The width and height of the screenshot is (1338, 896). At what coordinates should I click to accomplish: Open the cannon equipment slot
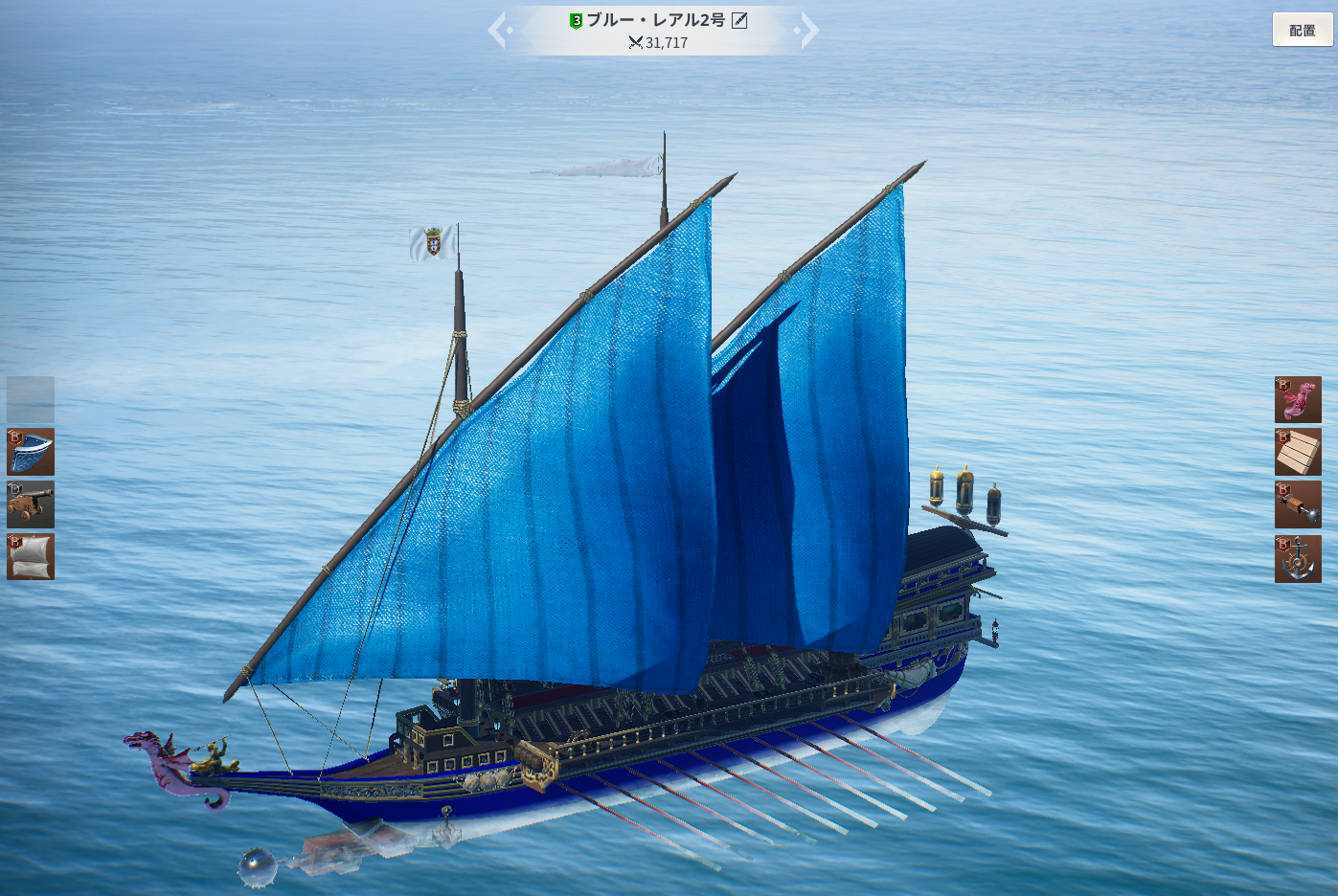point(31,504)
